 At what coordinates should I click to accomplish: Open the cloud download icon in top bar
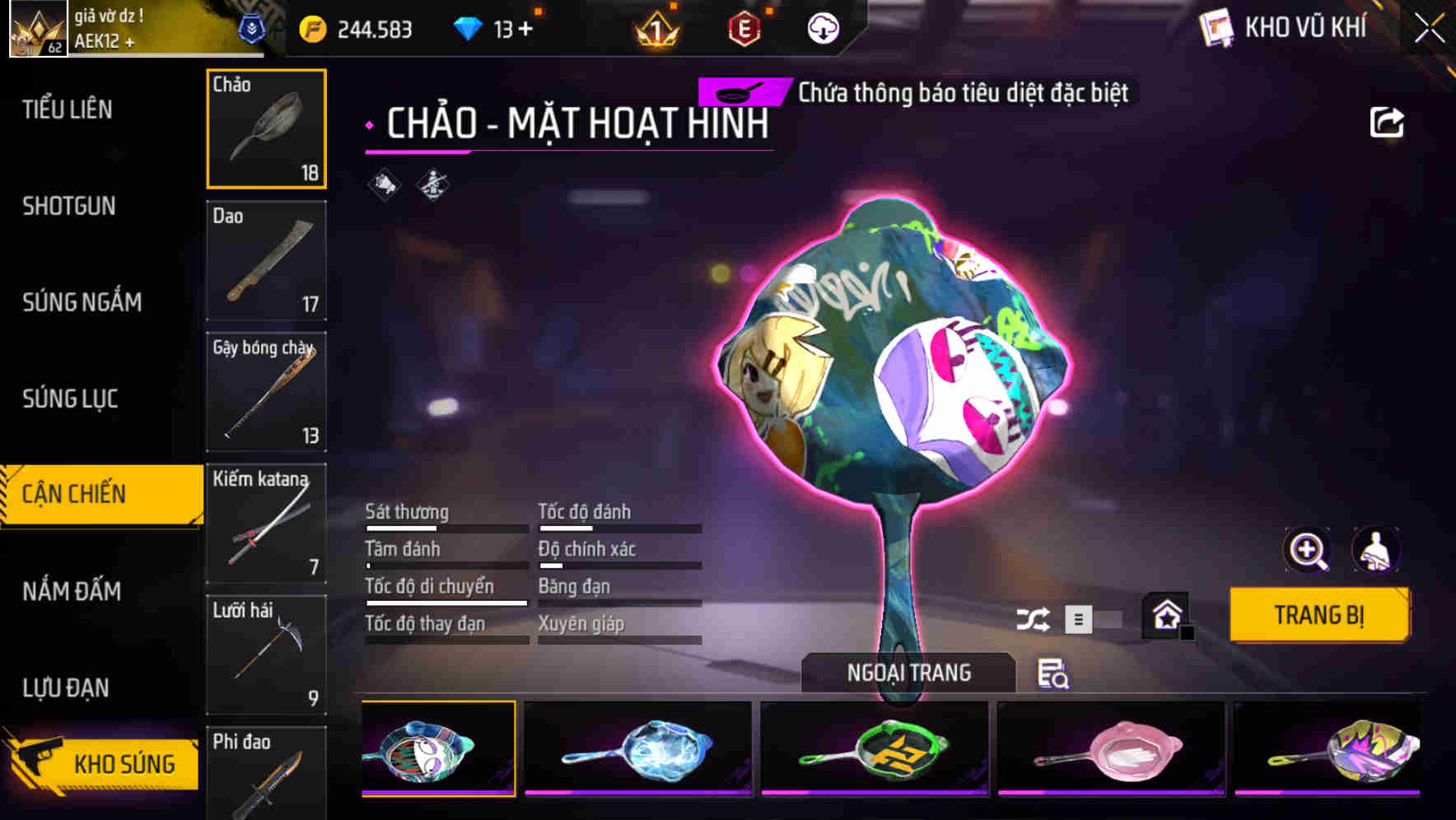click(822, 29)
